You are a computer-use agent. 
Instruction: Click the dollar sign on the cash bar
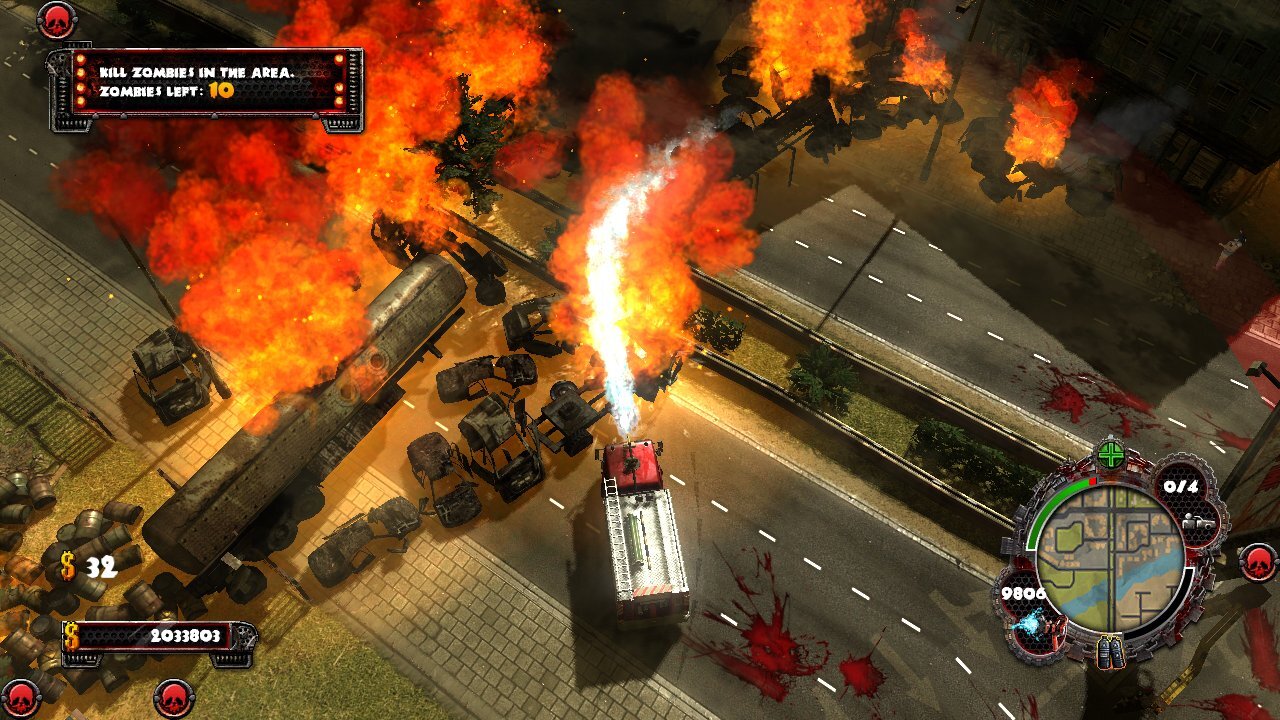click(70, 634)
